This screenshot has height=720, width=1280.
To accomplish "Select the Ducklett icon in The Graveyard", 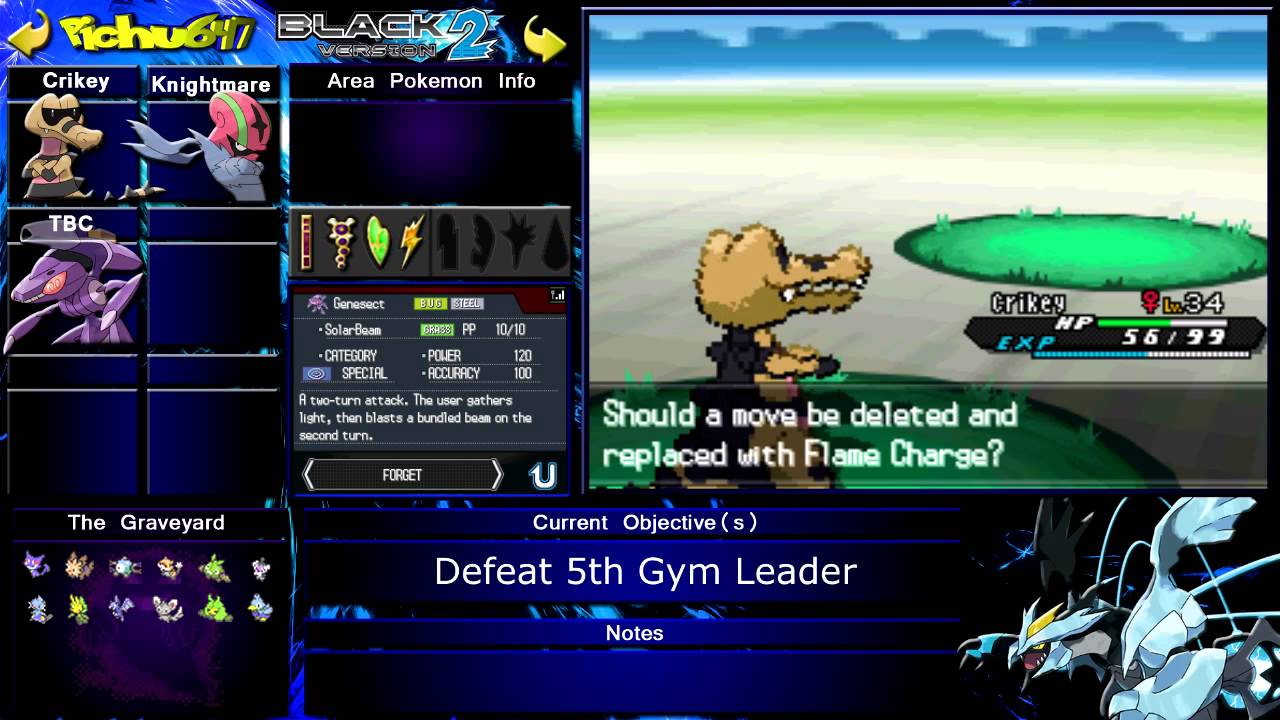I will pos(259,608).
